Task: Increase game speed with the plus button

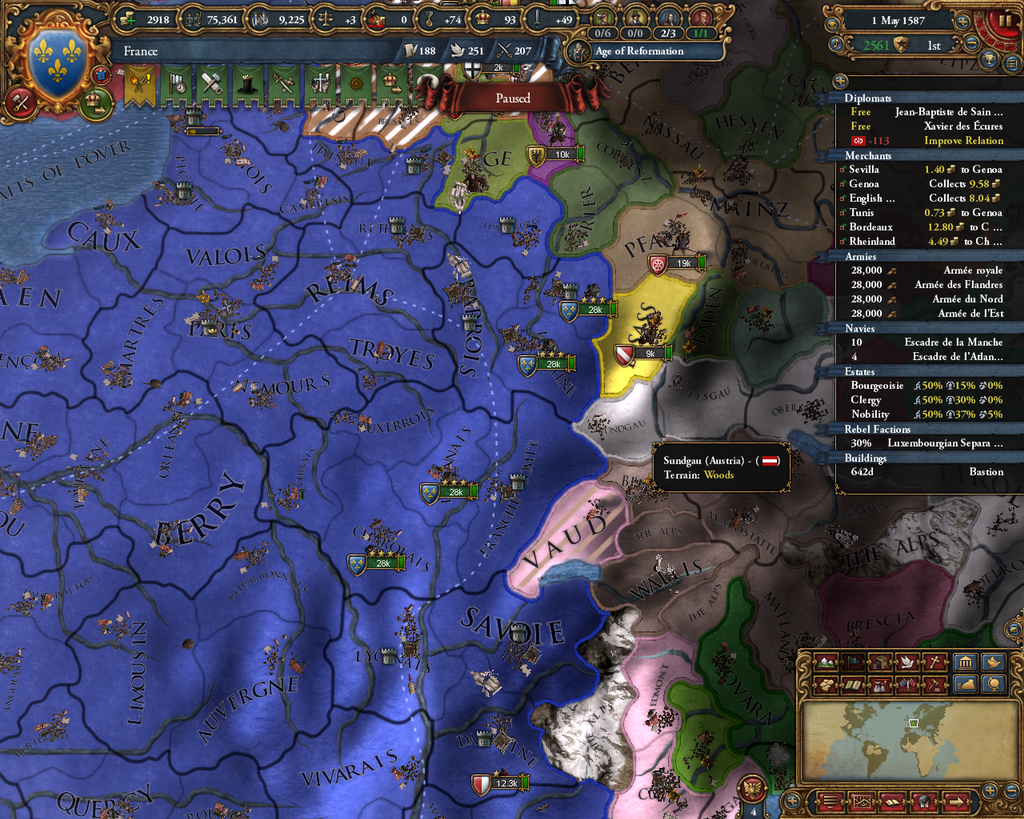Action: (x=962, y=21)
